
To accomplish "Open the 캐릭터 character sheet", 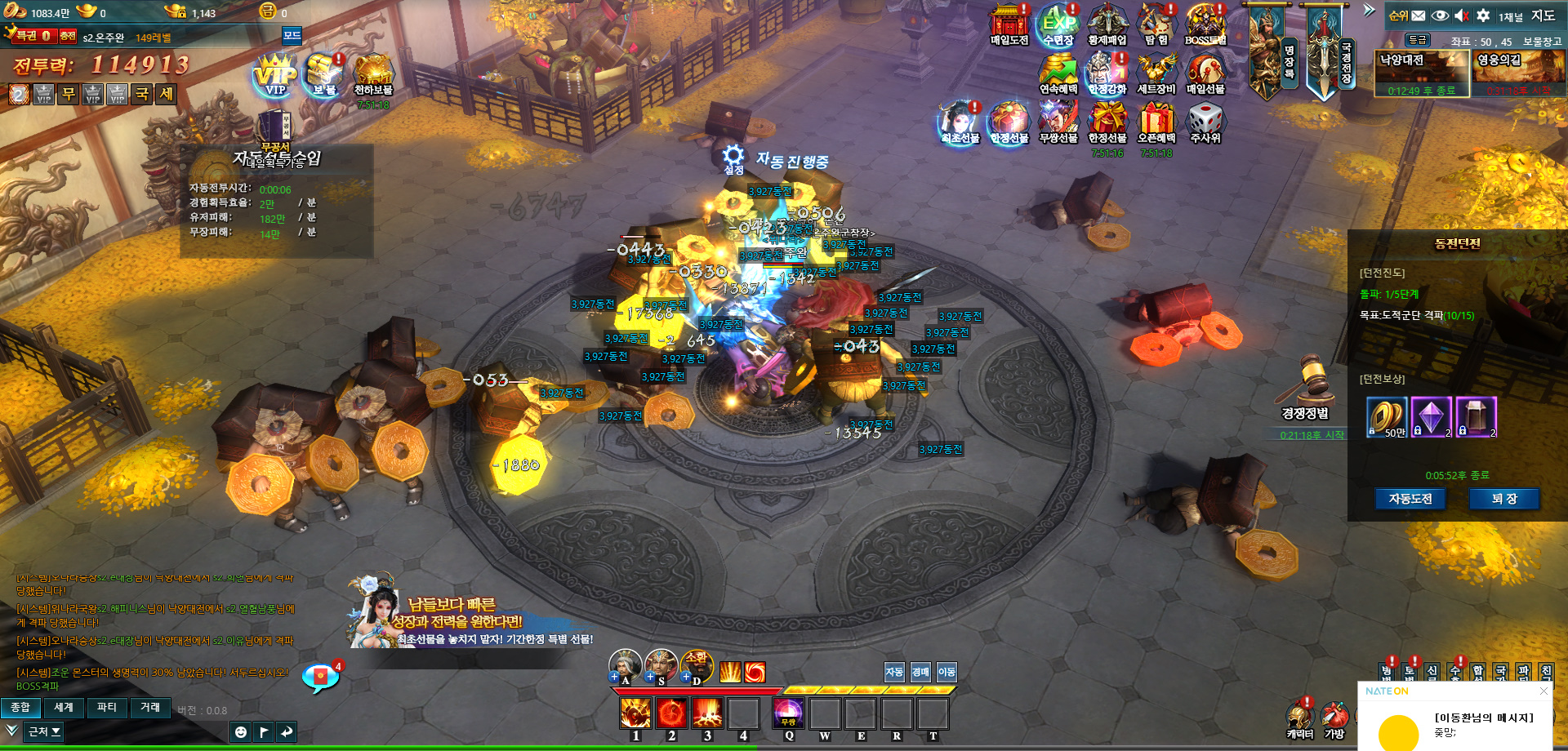I will pos(1299,718).
